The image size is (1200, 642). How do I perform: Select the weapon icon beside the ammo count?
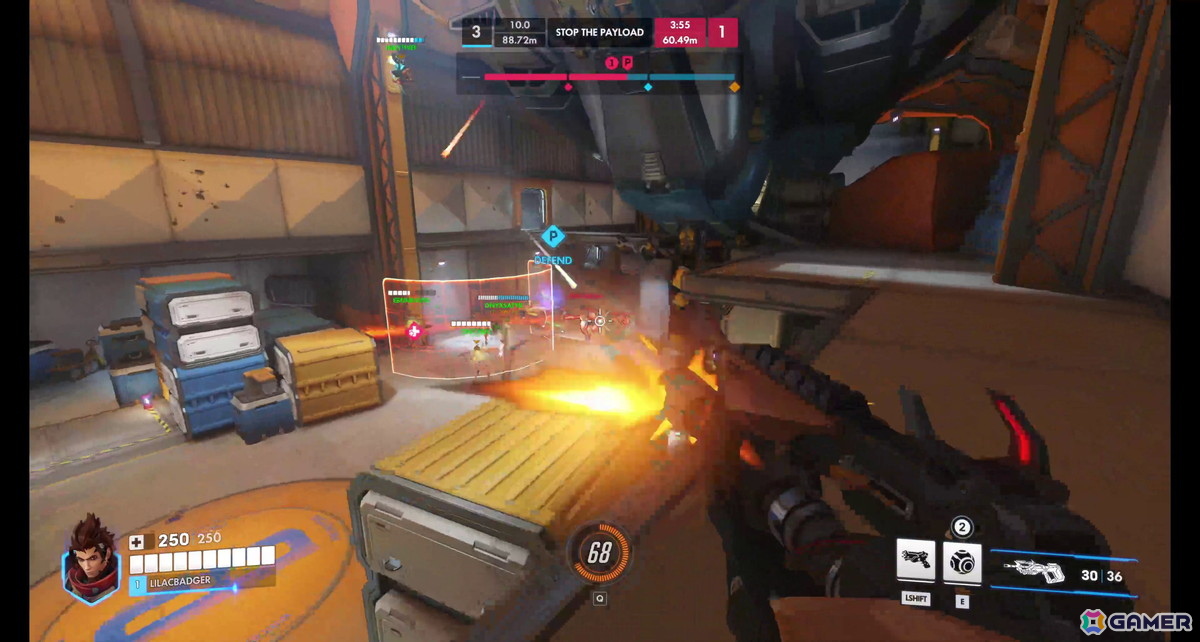pyautogui.click(x=1036, y=572)
